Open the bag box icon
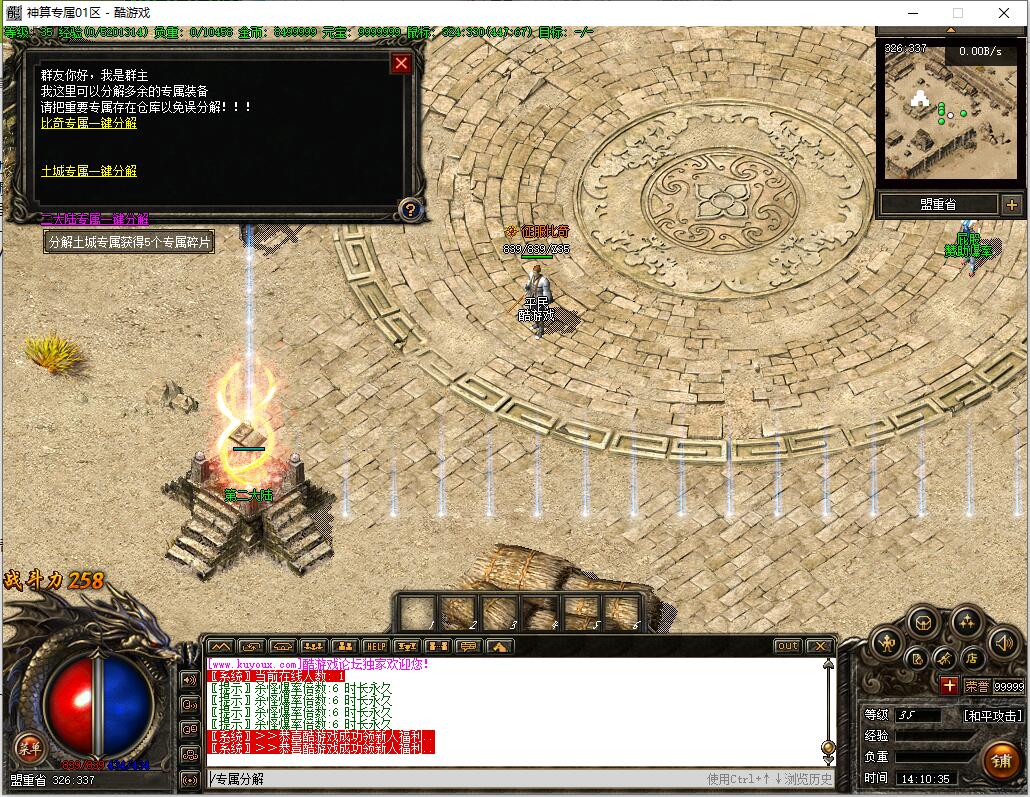The height and width of the screenshot is (797, 1030). [x=922, y=622]
